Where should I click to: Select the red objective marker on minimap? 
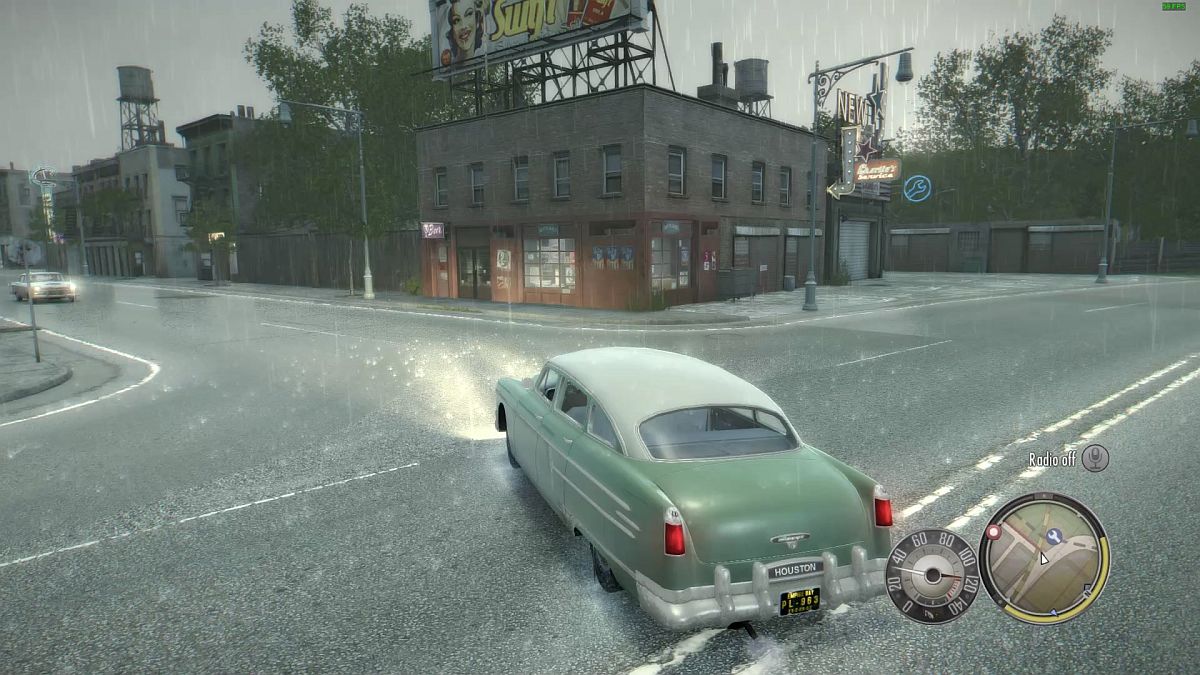pyautogui.click(x=994, y=533)
